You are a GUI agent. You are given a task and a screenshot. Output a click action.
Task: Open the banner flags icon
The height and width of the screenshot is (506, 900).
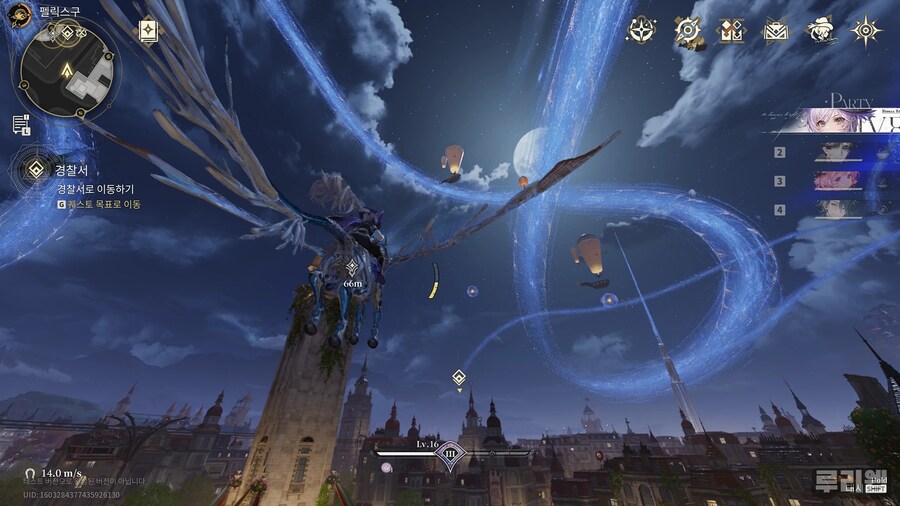(732, 31)
